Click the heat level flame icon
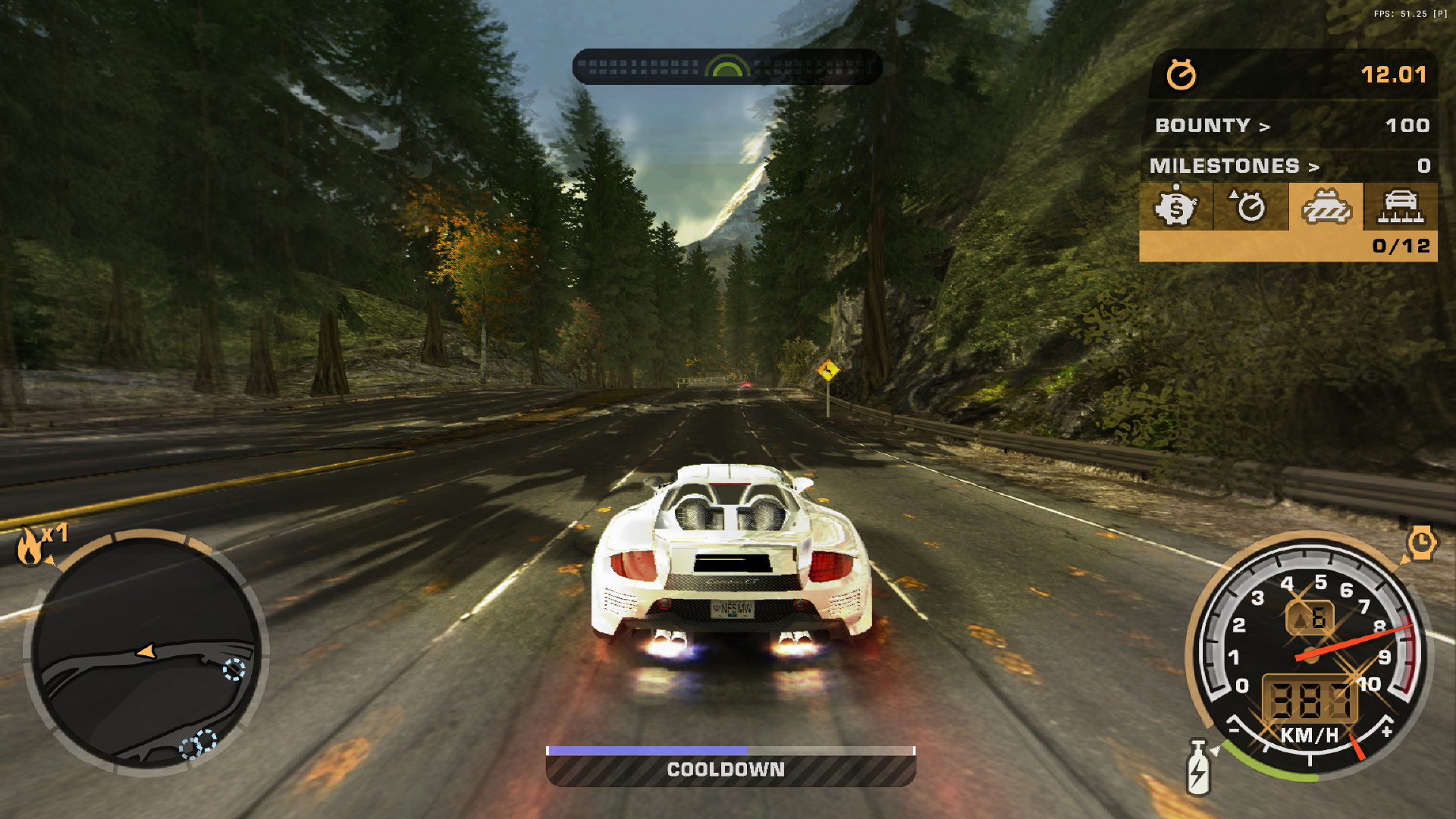Image resolution: width=1456 pixels, height=819 pixels. tap(30, 546)
